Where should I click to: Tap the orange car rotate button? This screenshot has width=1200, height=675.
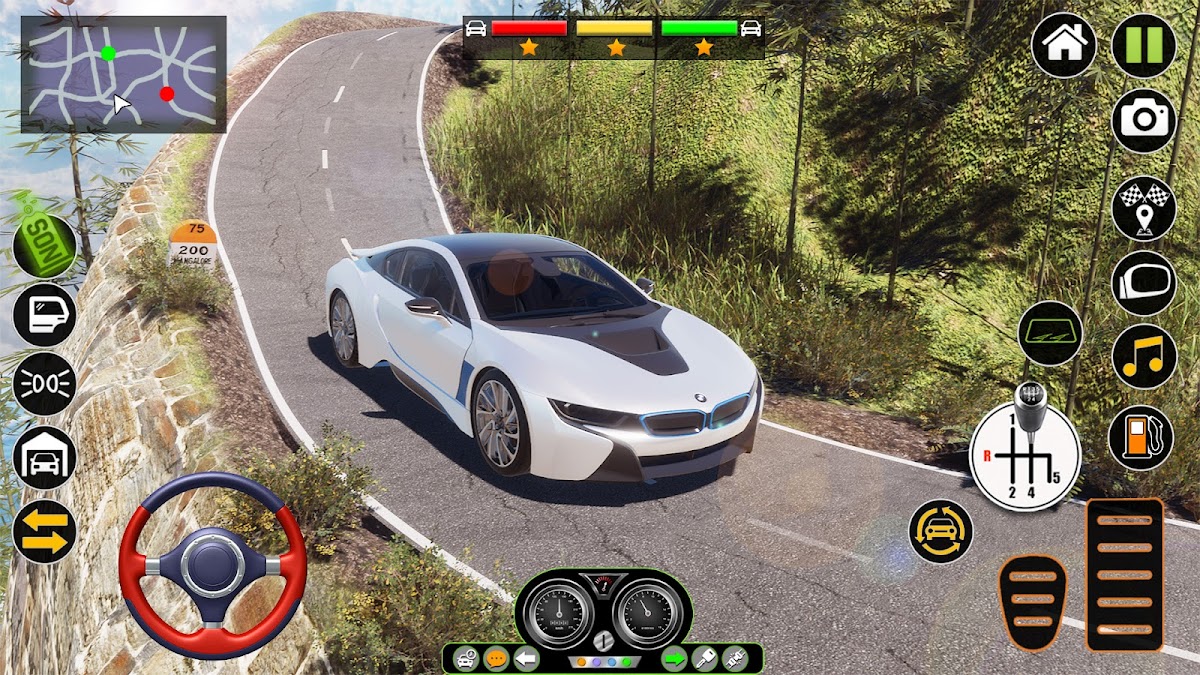pyautogui.click(x=941, y=531)
